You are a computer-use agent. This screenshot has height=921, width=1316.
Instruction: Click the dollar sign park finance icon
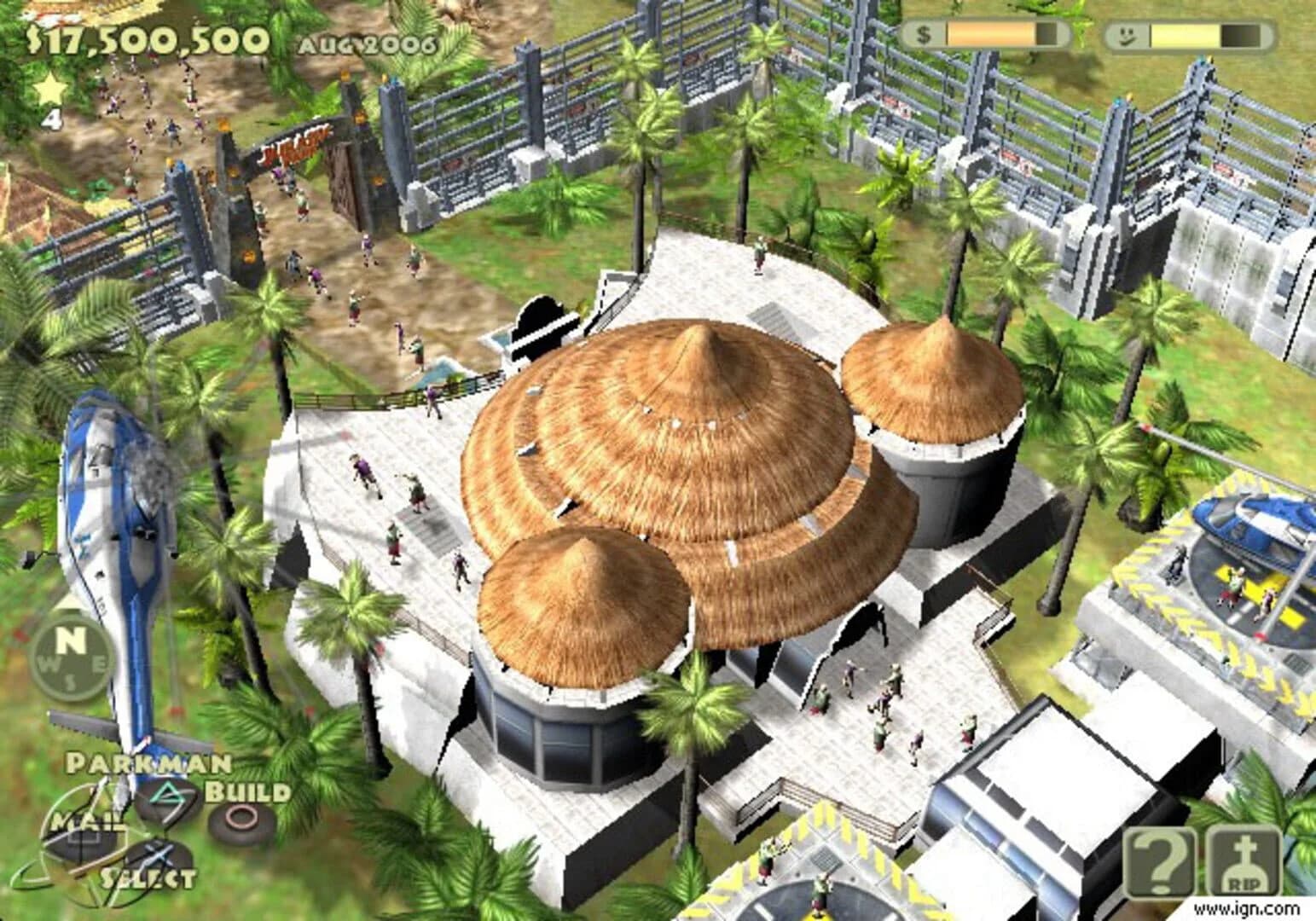pos(923,34)
